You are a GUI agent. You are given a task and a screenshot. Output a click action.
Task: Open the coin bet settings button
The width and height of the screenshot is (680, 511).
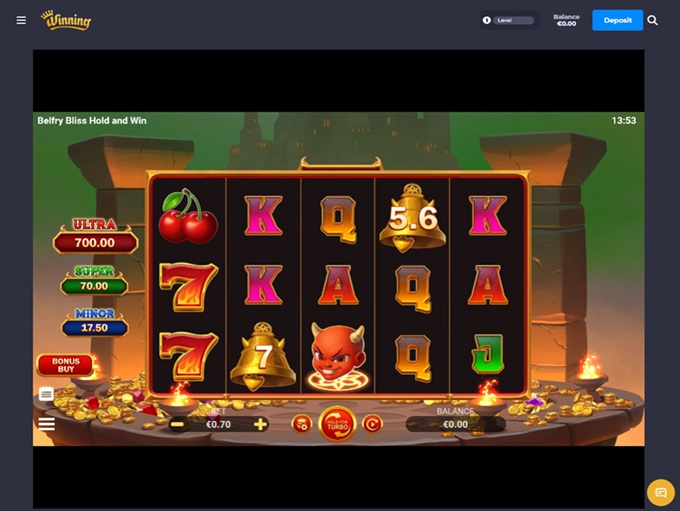click(301, 424)
